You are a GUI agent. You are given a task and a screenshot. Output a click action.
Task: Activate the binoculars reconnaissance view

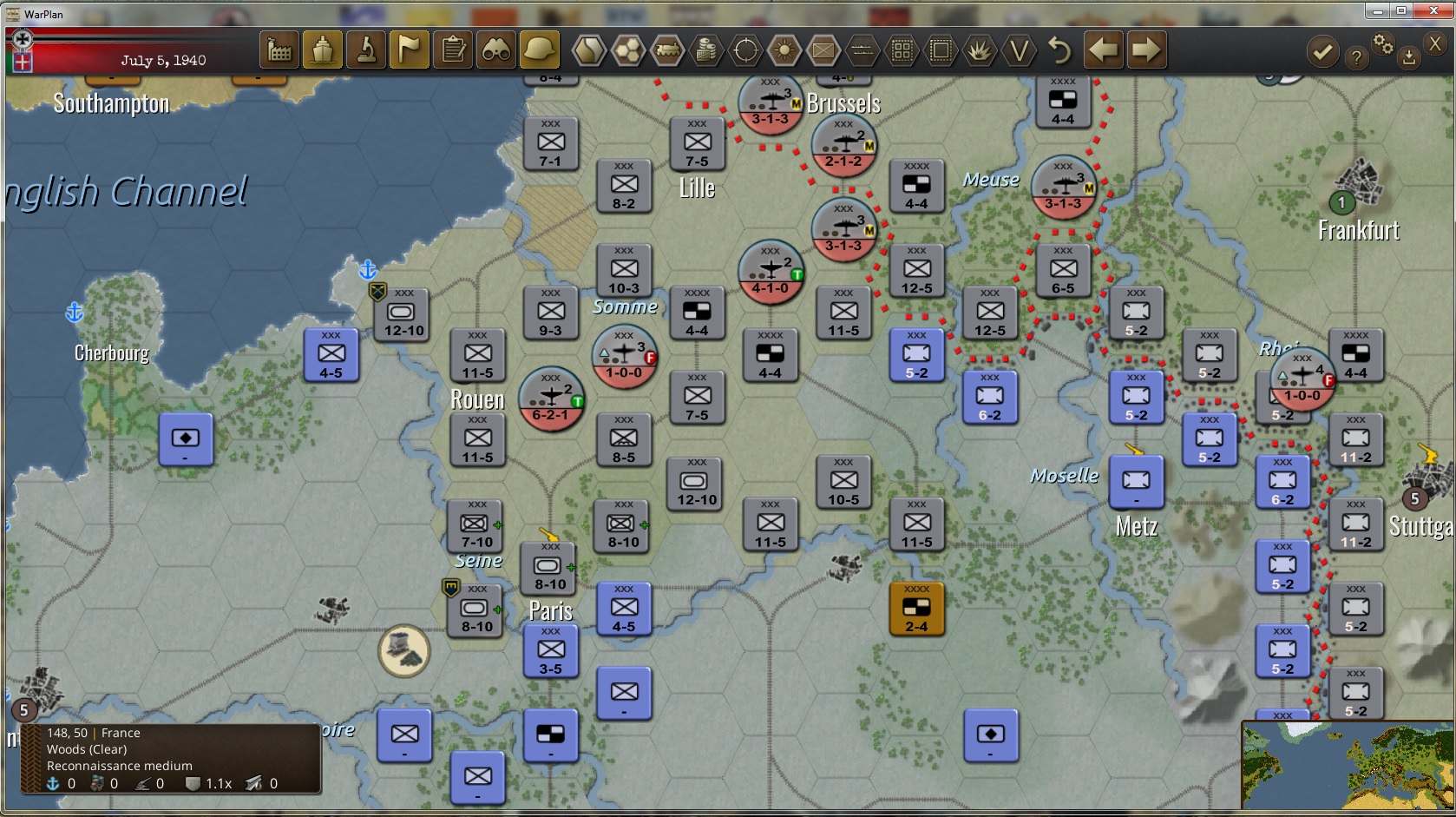pos(495,49)
